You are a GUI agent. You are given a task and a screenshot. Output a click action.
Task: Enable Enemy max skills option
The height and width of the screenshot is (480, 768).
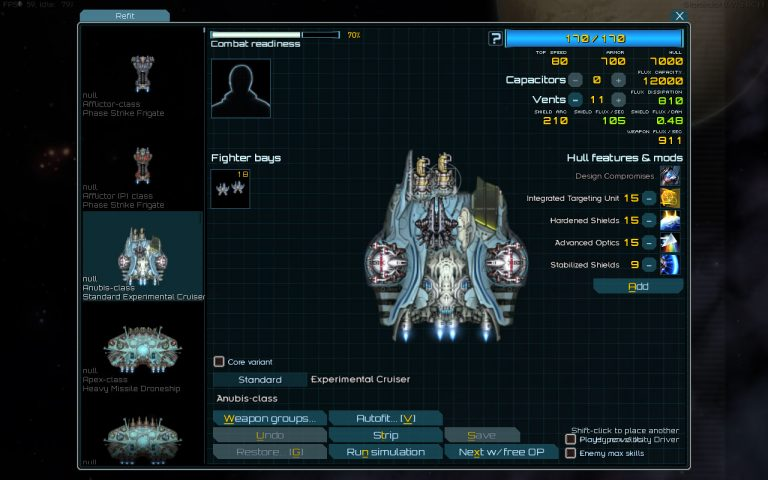pos(570,453)
